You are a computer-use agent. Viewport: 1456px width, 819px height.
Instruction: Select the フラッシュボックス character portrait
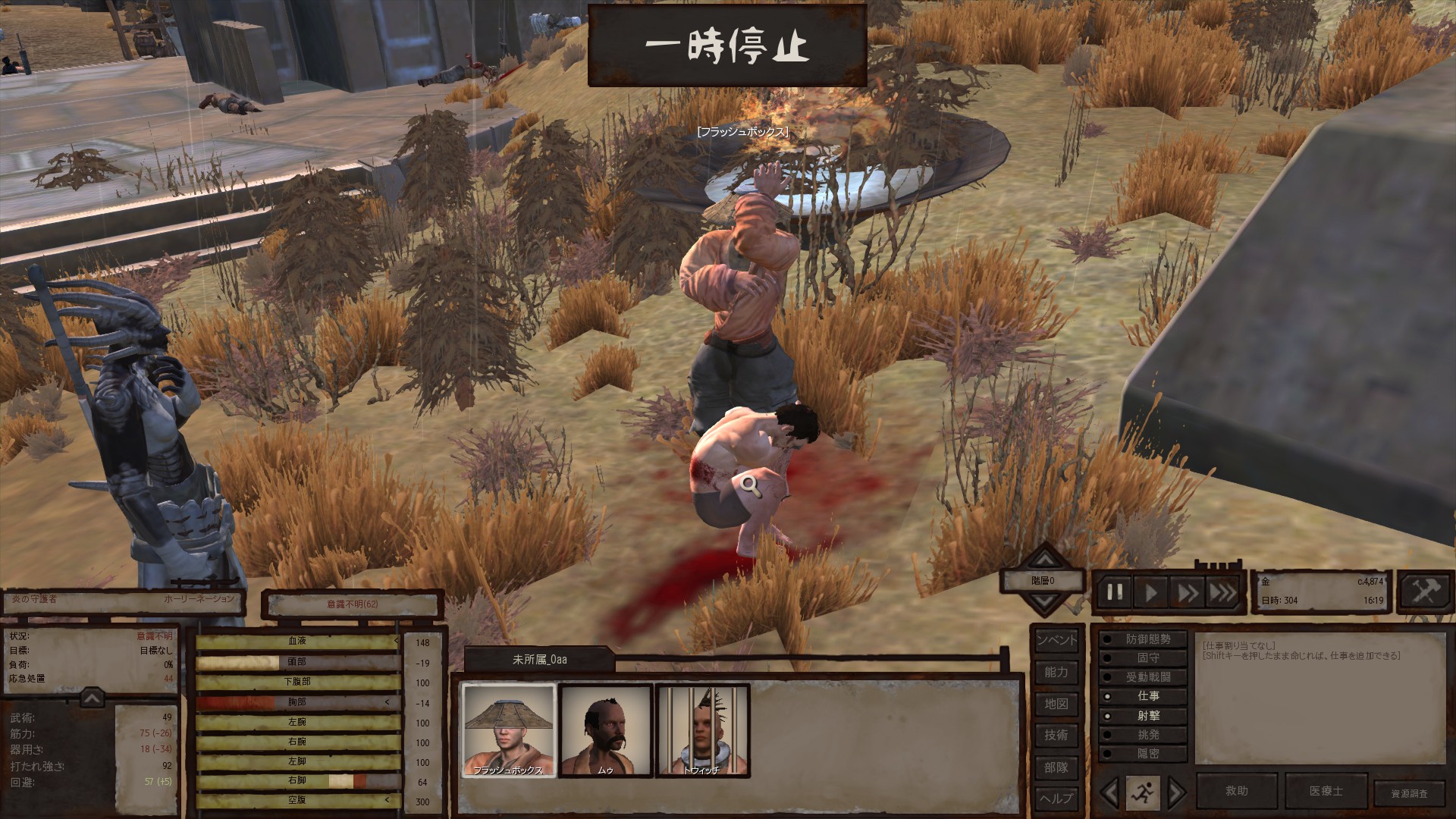pyautogui.click(x=509, y=730)
